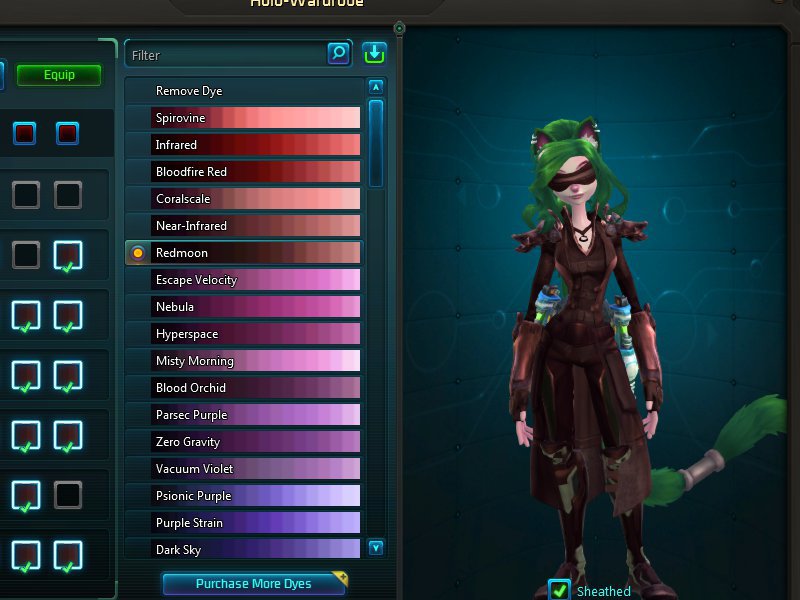Select the Redmoon dye radio button
This screenshot has width=800, height=600.
point(138,253)
